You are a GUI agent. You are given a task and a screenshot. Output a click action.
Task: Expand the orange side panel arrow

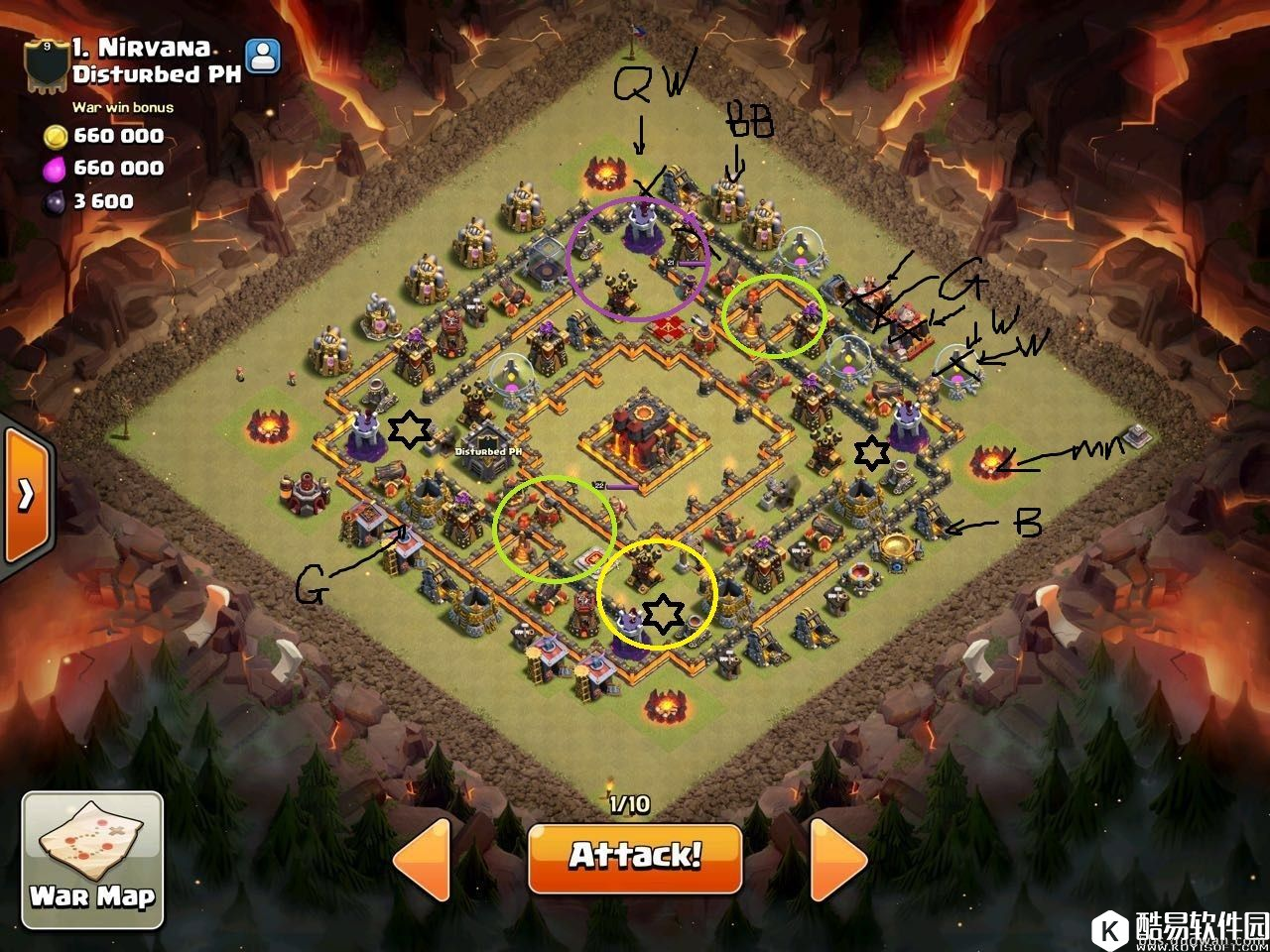25,494
